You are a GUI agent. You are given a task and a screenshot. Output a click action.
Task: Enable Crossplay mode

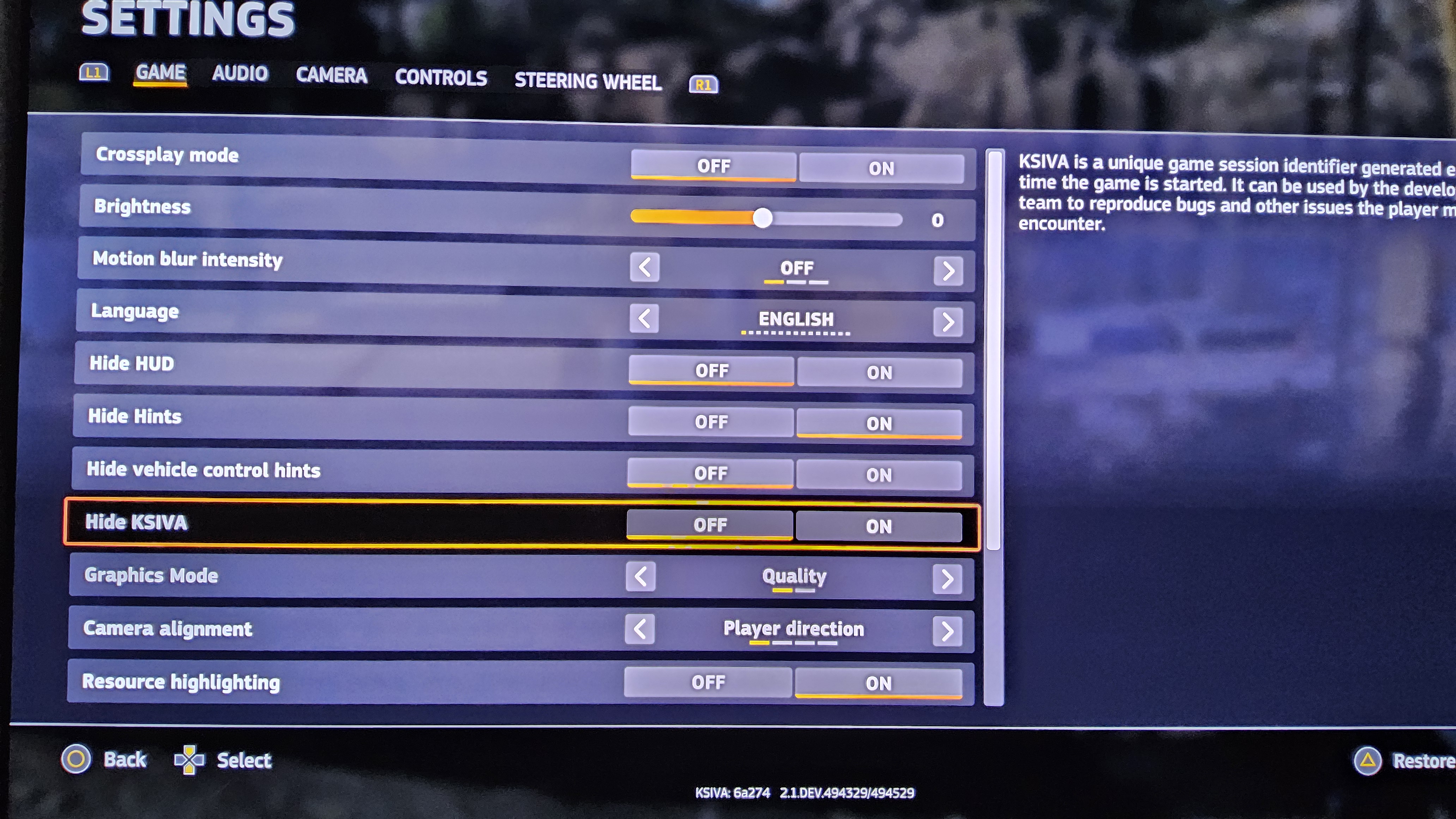882,167
